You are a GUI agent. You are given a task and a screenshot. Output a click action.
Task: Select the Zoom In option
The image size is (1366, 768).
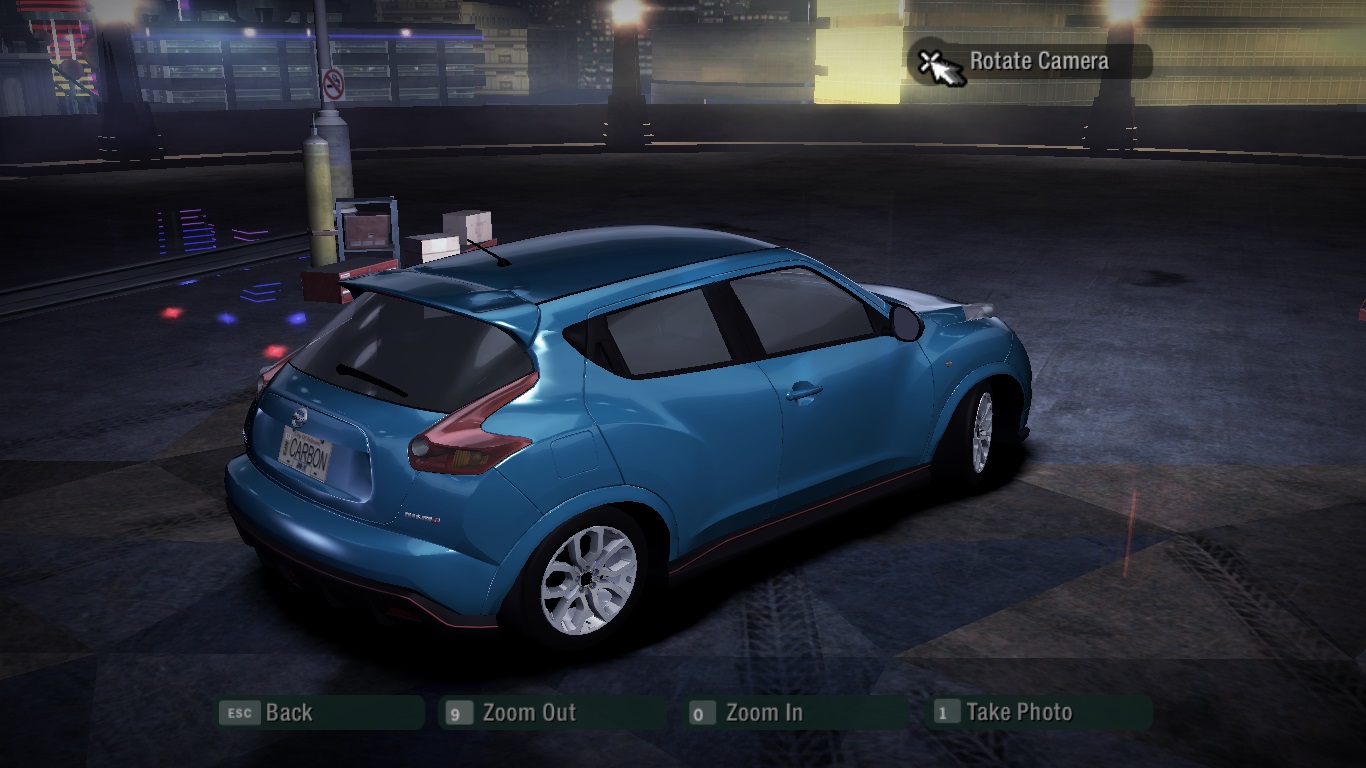coord(797,713)
